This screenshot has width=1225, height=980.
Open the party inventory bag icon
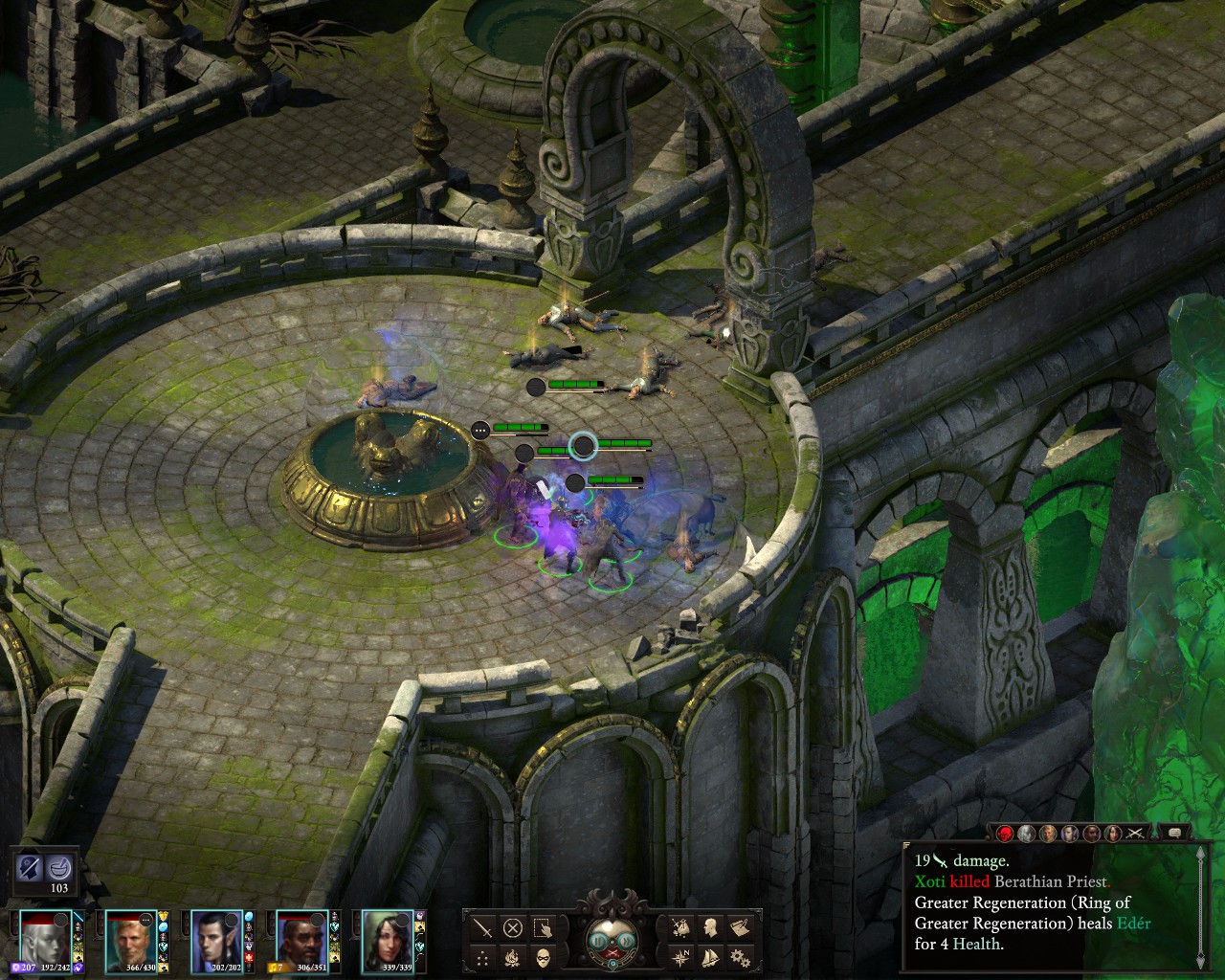point(680,927)
